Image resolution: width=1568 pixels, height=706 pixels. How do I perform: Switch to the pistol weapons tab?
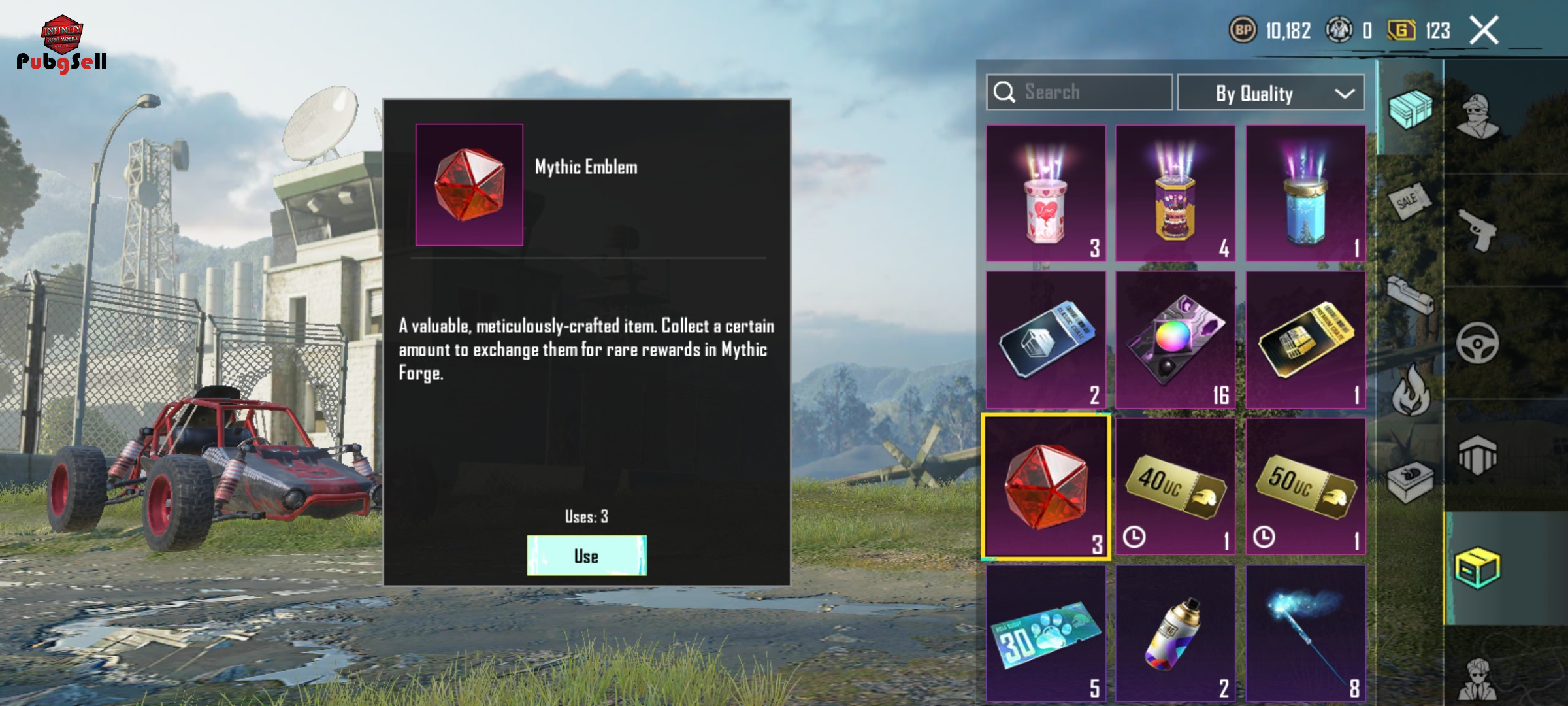point(1478,229)
